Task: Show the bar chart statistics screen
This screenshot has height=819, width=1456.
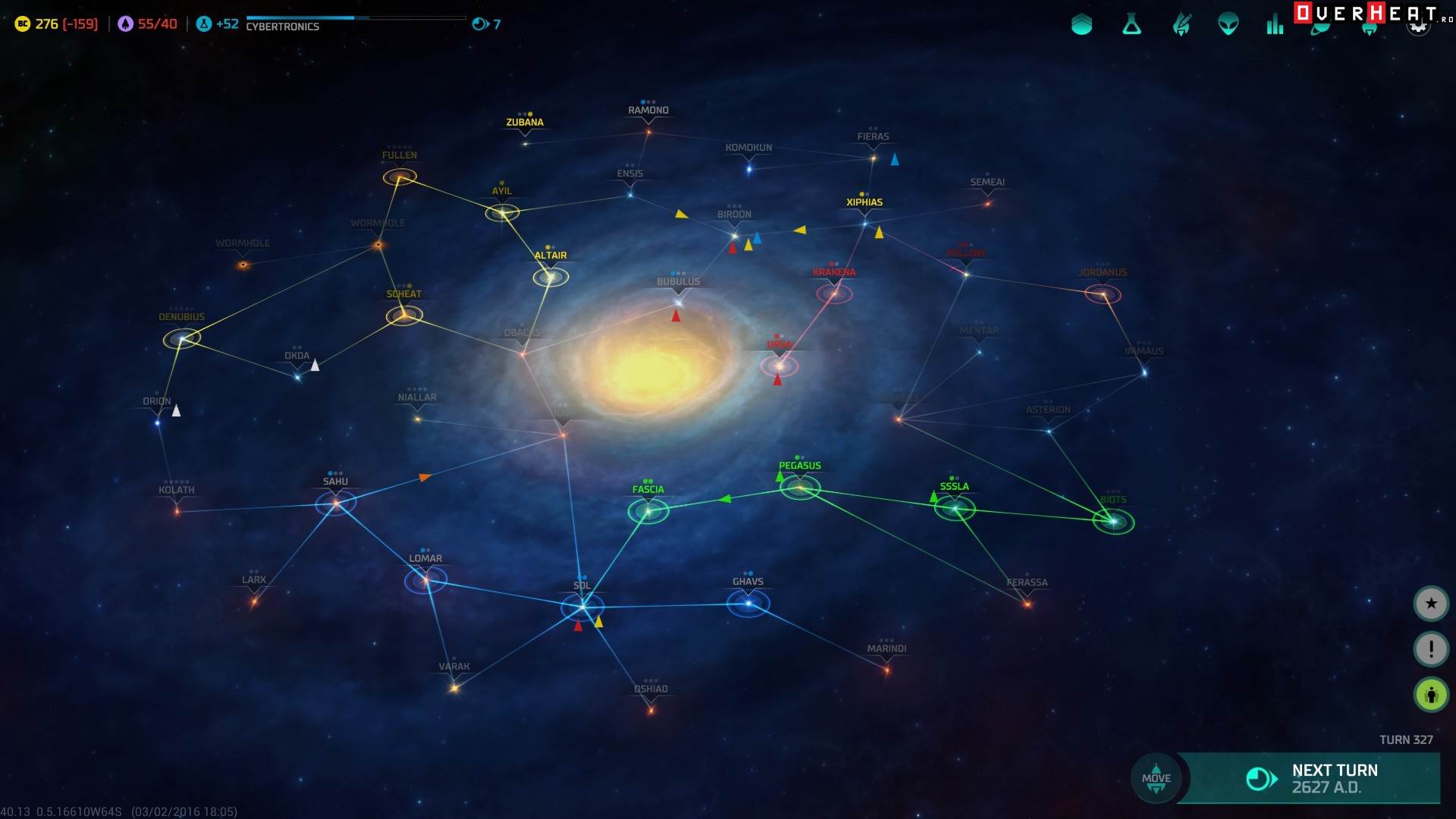Action: [x=1275, y=25]
